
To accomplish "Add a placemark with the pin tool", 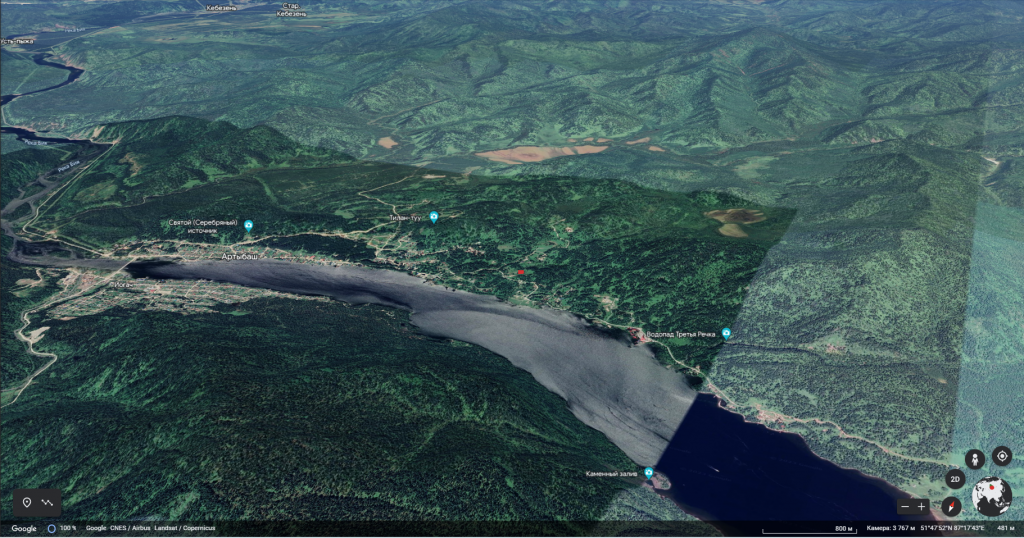I will click(27, 502).
